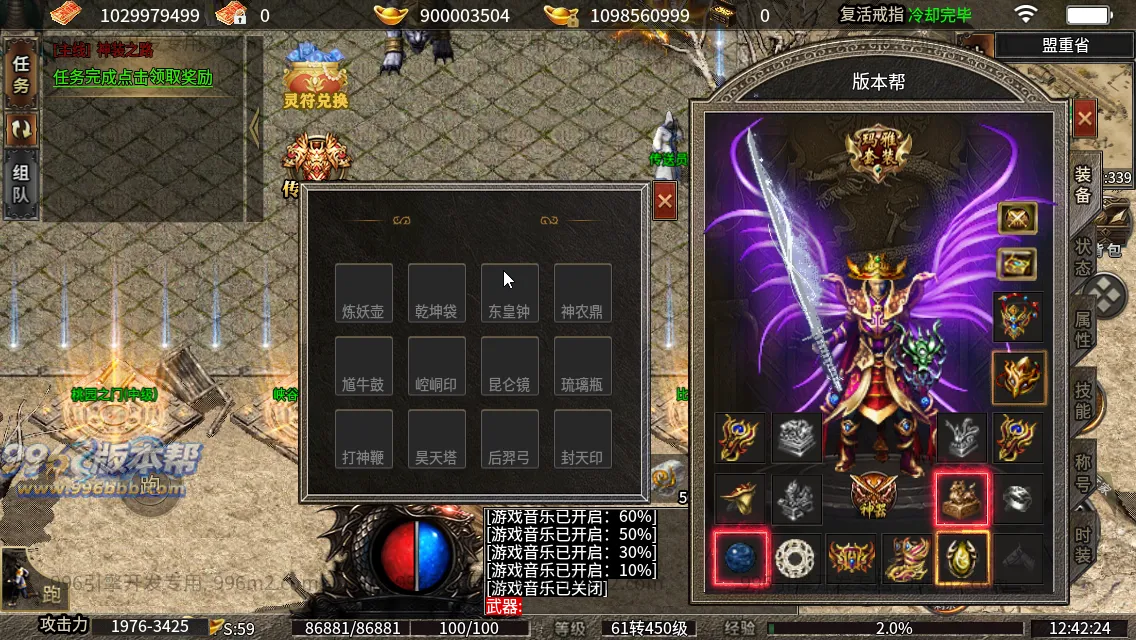Close the character equipment window

point(1085,120)
